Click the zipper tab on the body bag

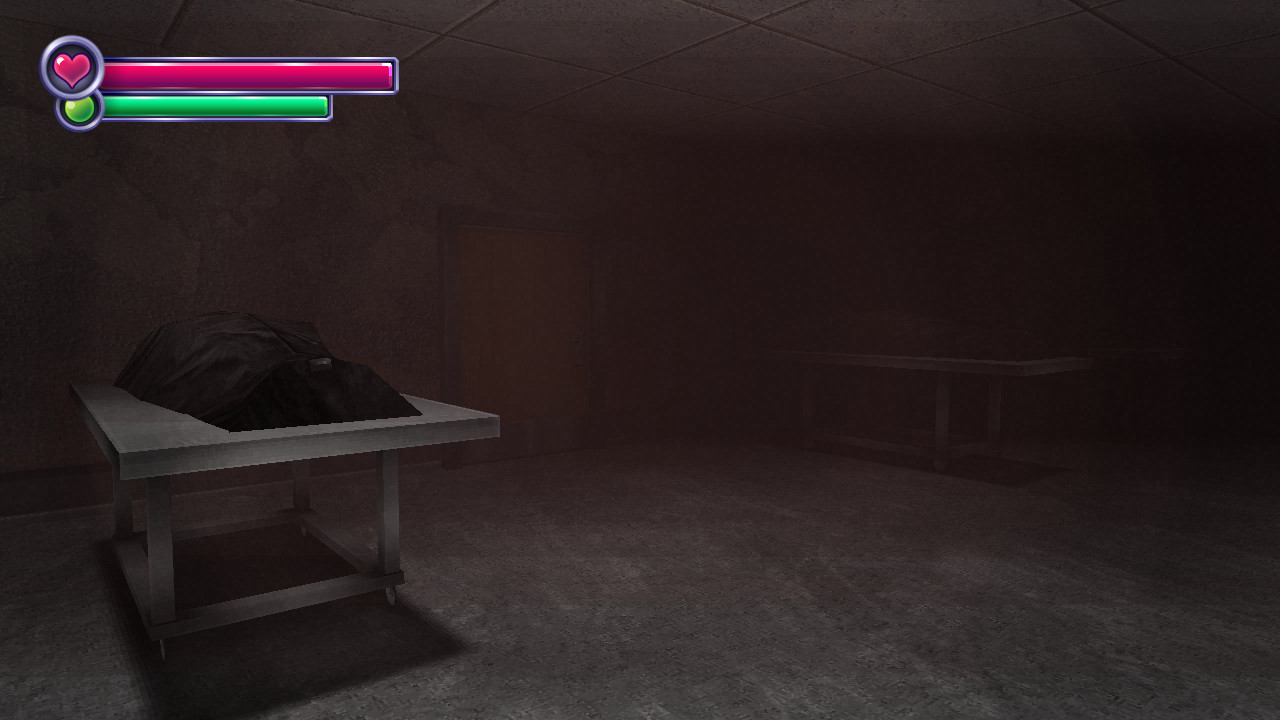point(320,362)
